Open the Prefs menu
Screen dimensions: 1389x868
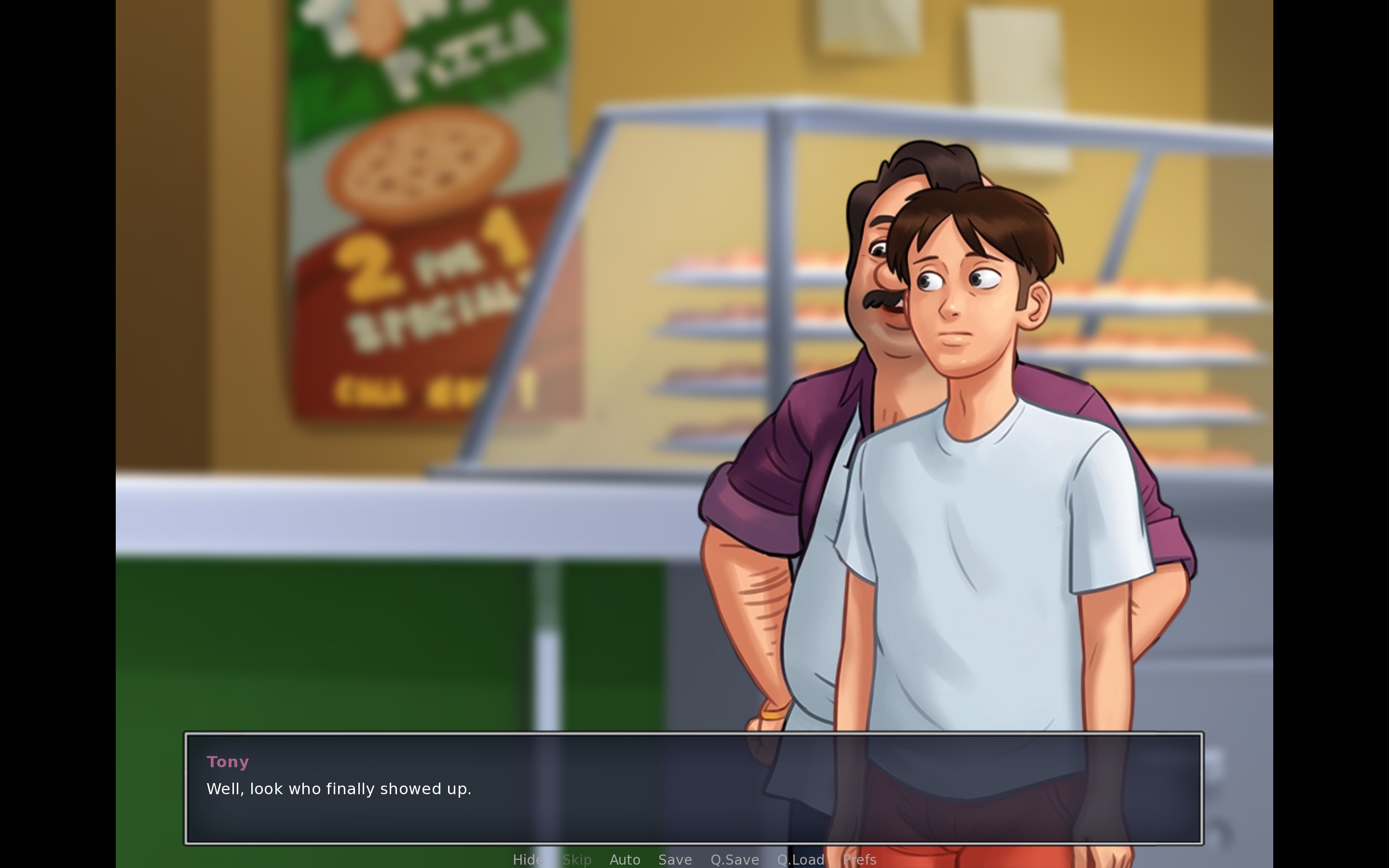click(859, 859)
